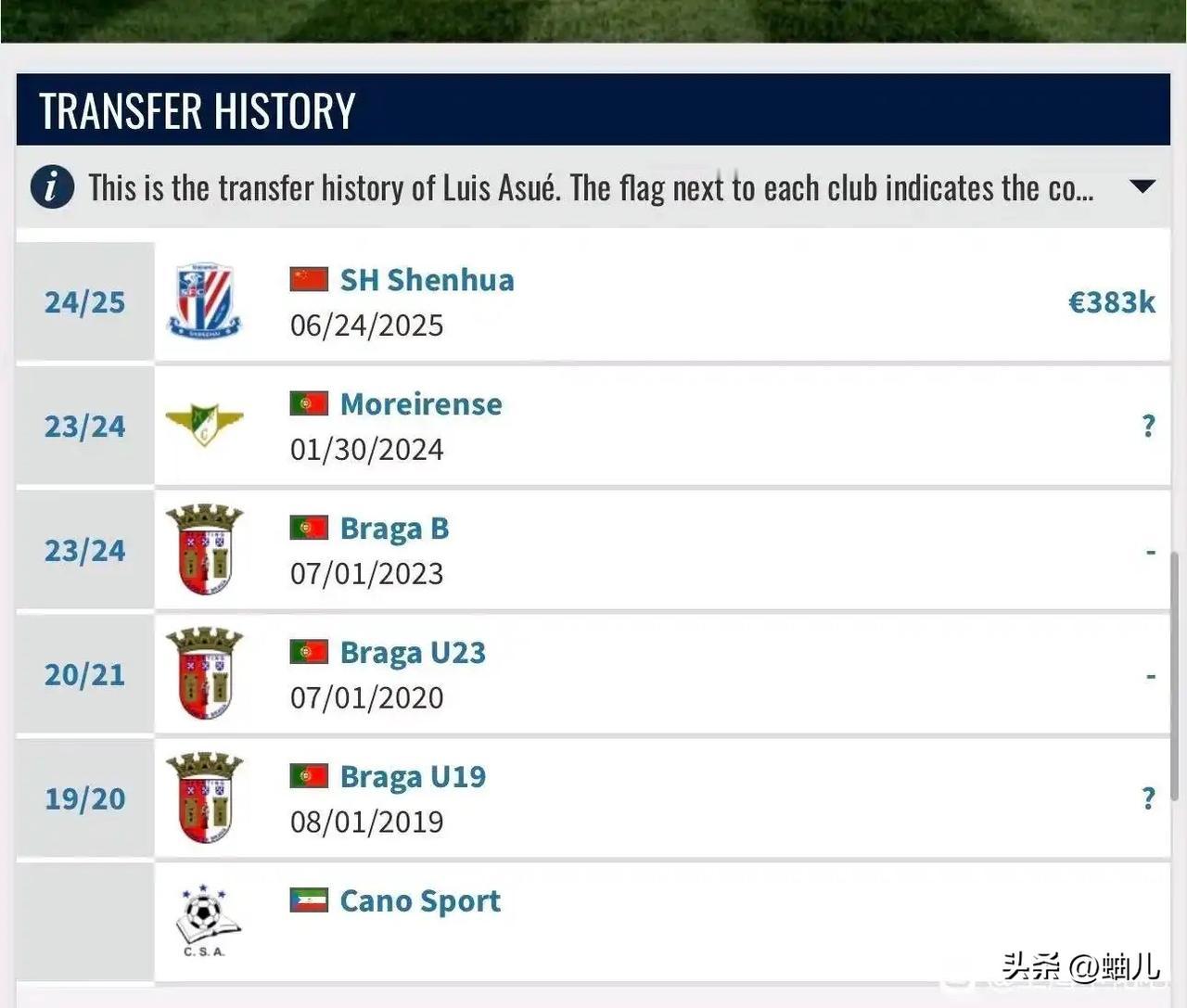Screen dimensions: 1187x1008
Task: Select the 24/25 season label
Action: pyautogui.click(x=84, y=302)
